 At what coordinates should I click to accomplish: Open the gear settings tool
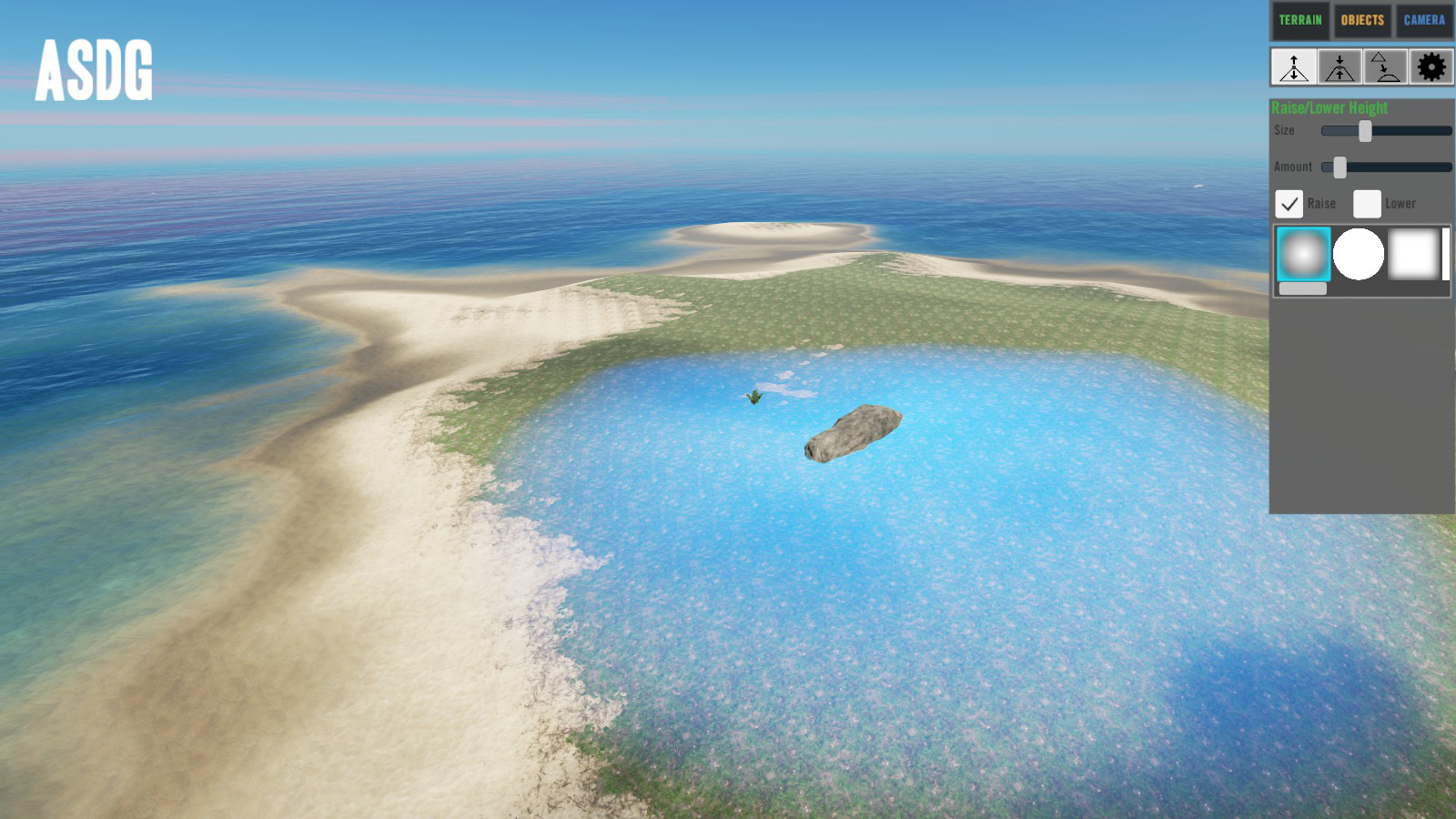pyautogui.click(x=1431, y=67)
